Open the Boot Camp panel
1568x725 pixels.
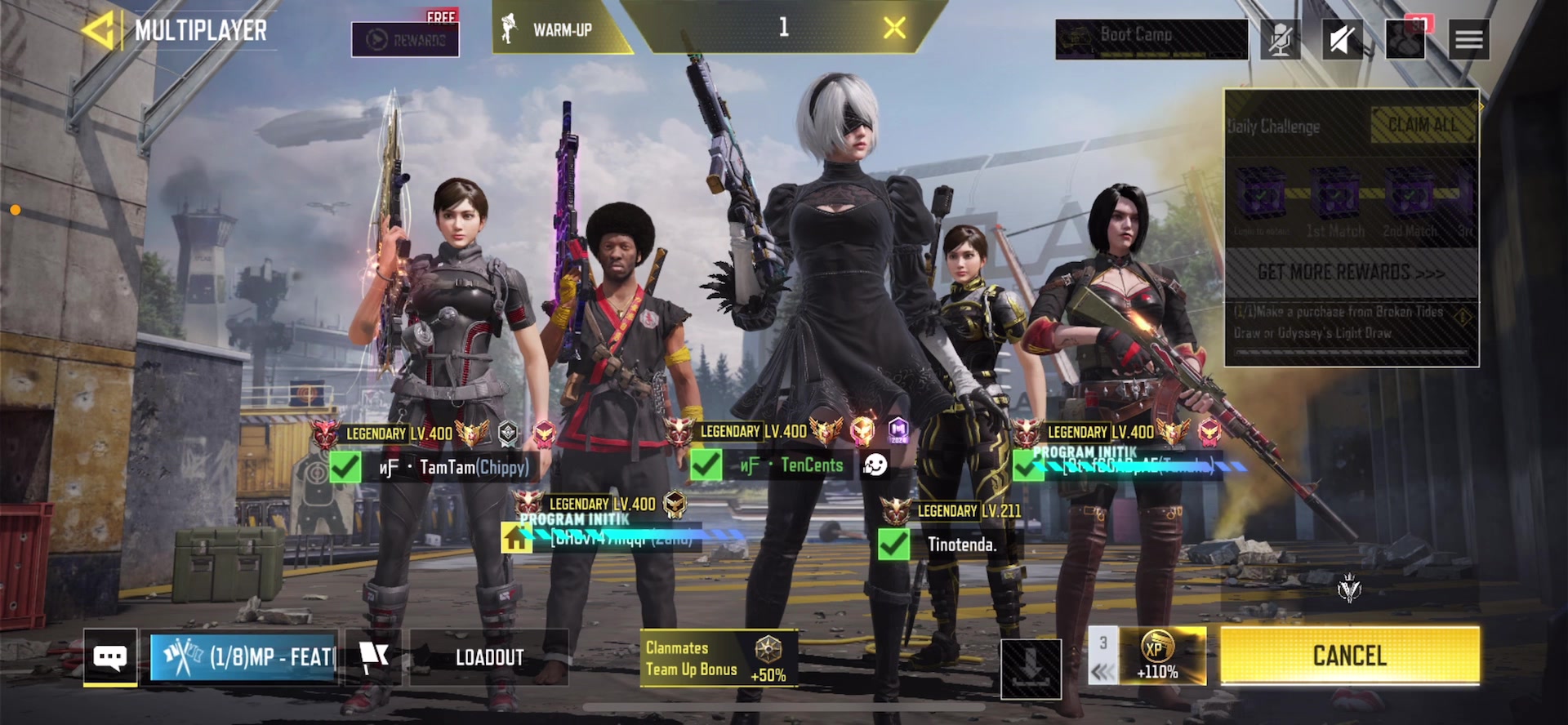[x=1151, y=38]
